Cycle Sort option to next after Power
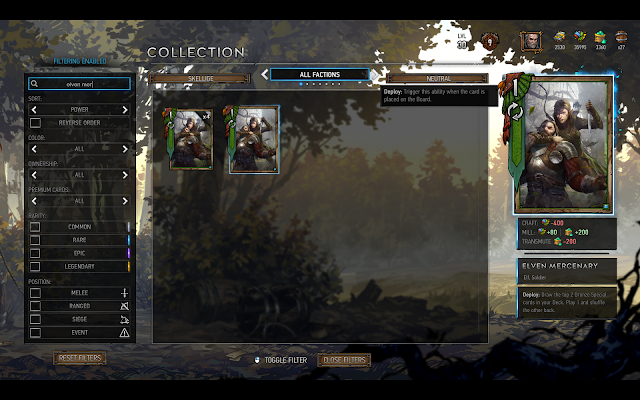640x400 pixels. (125, 109)
